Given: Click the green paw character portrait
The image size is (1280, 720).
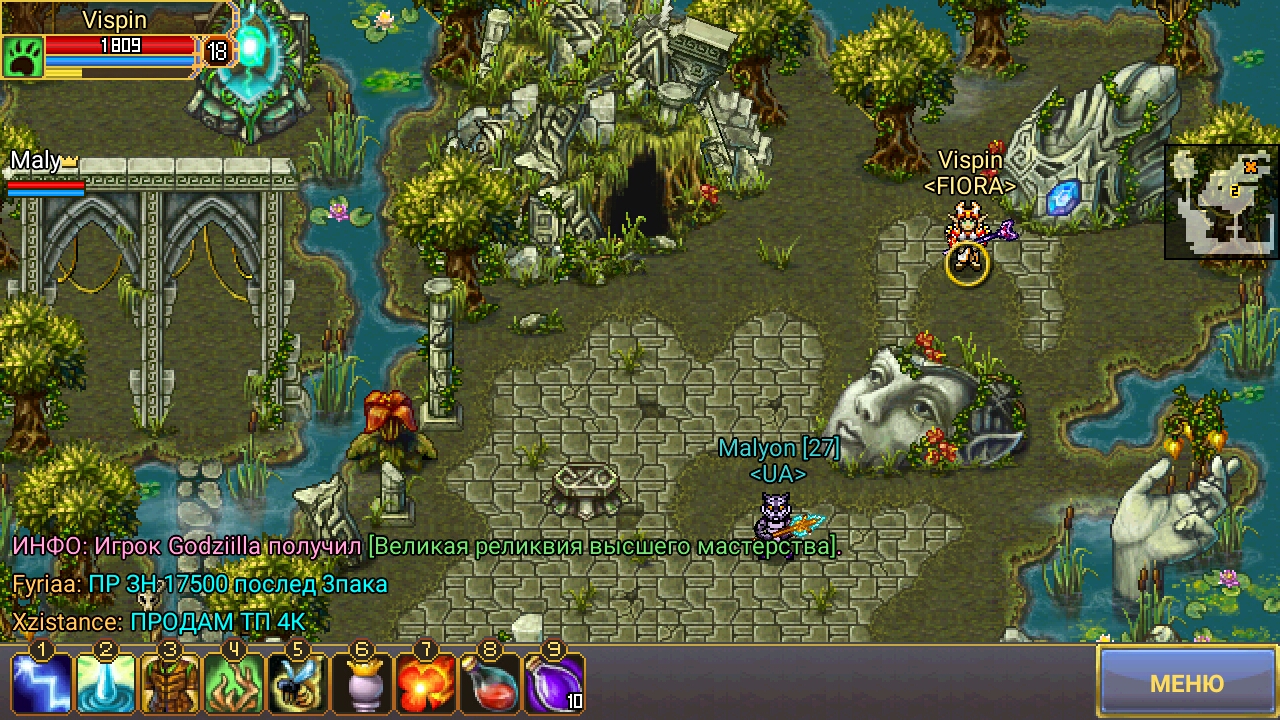Looking at the screenshot, I should pyautogui.click(x=22, y=57).
